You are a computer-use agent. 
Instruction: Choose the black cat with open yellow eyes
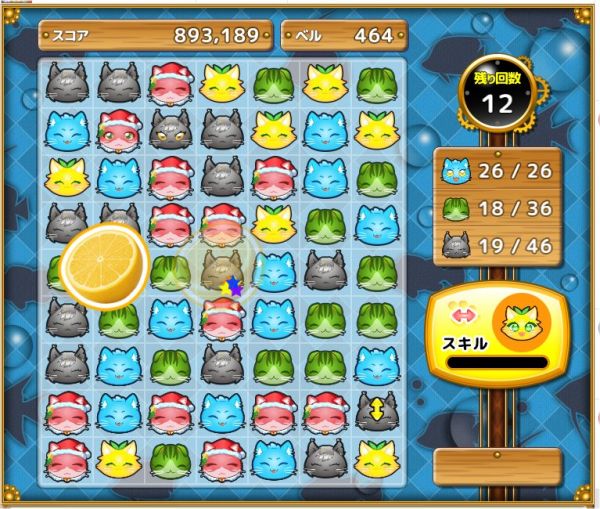point(171,130)
